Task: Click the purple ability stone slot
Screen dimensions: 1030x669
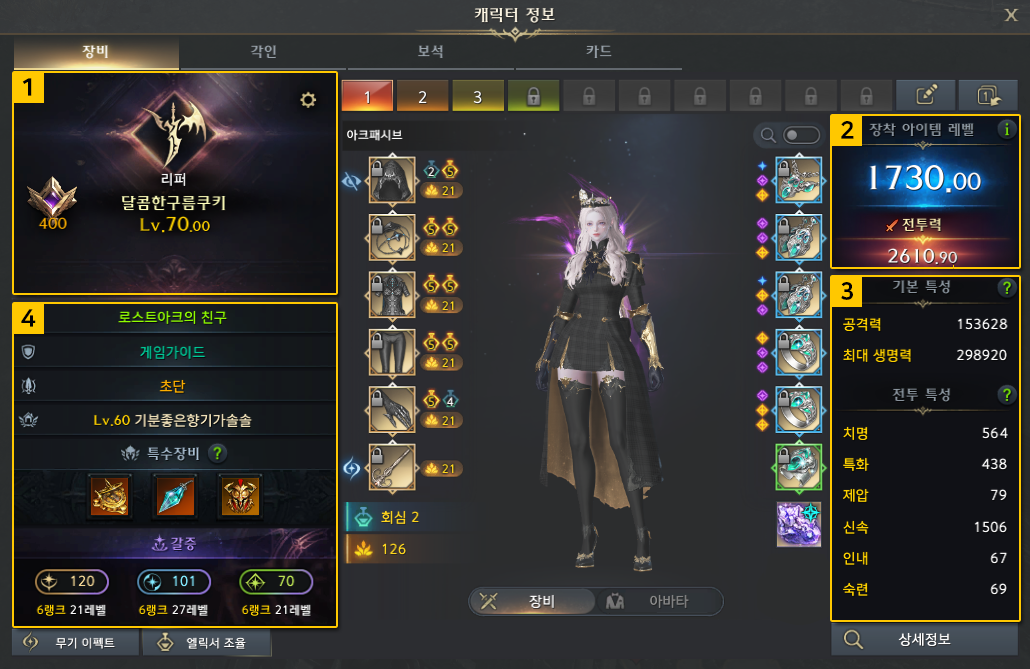Action: [799, 525]
